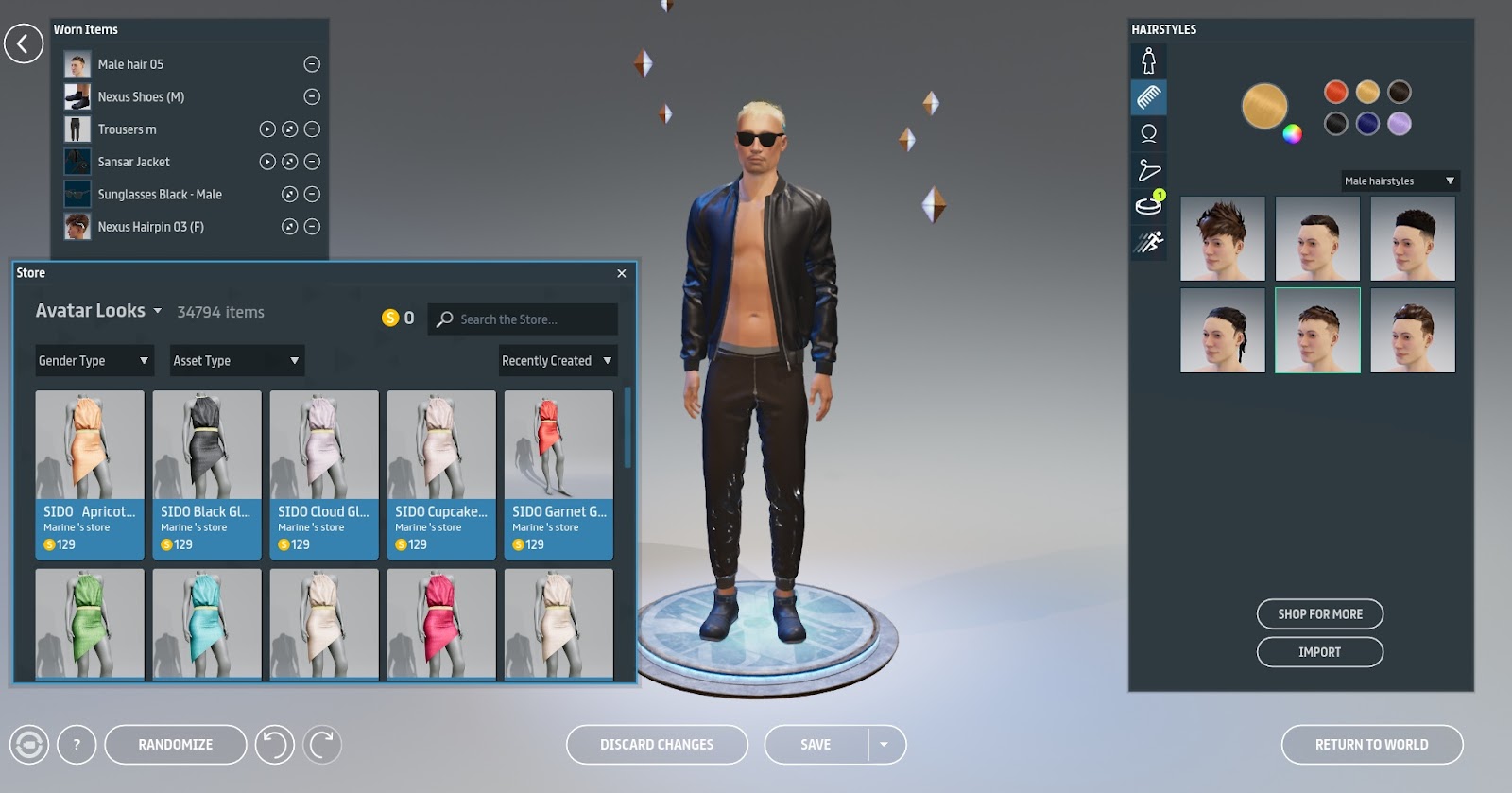Image resolution: width=1512 pixels, height=793 pixels.
Task: Switch to the clothing hanger tab
Action: 1149,170
